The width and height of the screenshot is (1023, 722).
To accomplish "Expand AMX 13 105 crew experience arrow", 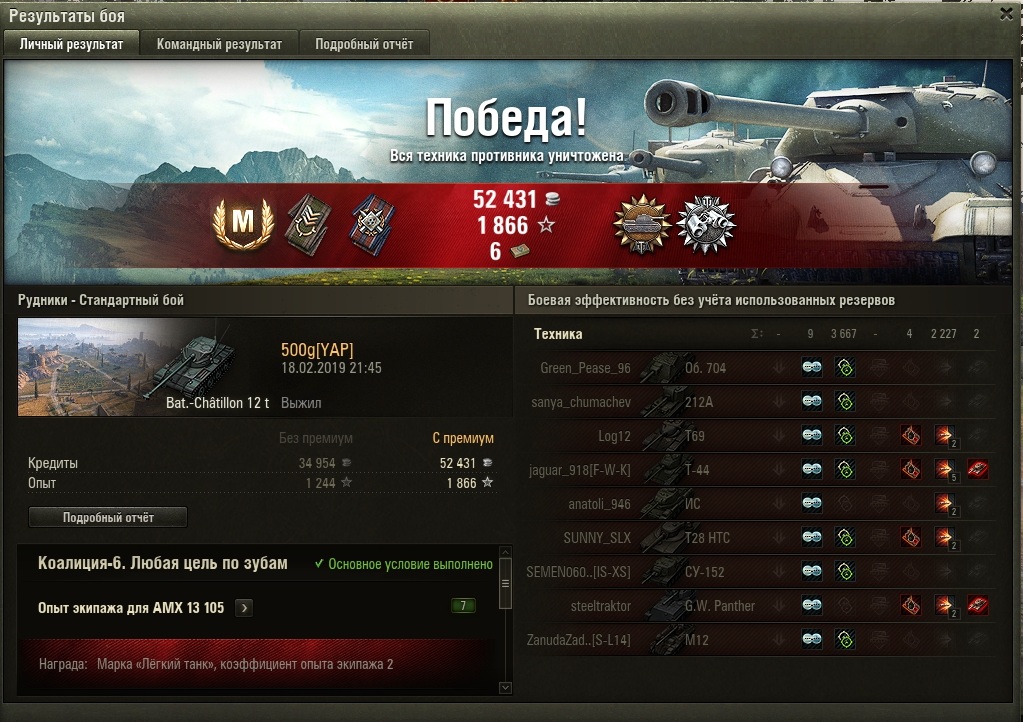I will 245,607.
